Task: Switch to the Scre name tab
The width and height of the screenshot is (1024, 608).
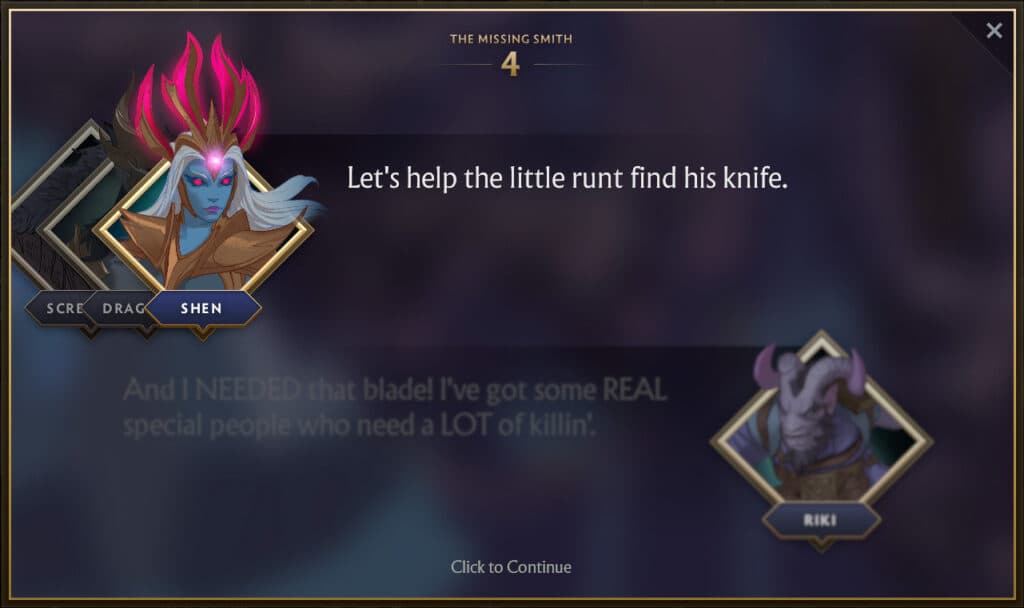Action: tap(60, 308)
